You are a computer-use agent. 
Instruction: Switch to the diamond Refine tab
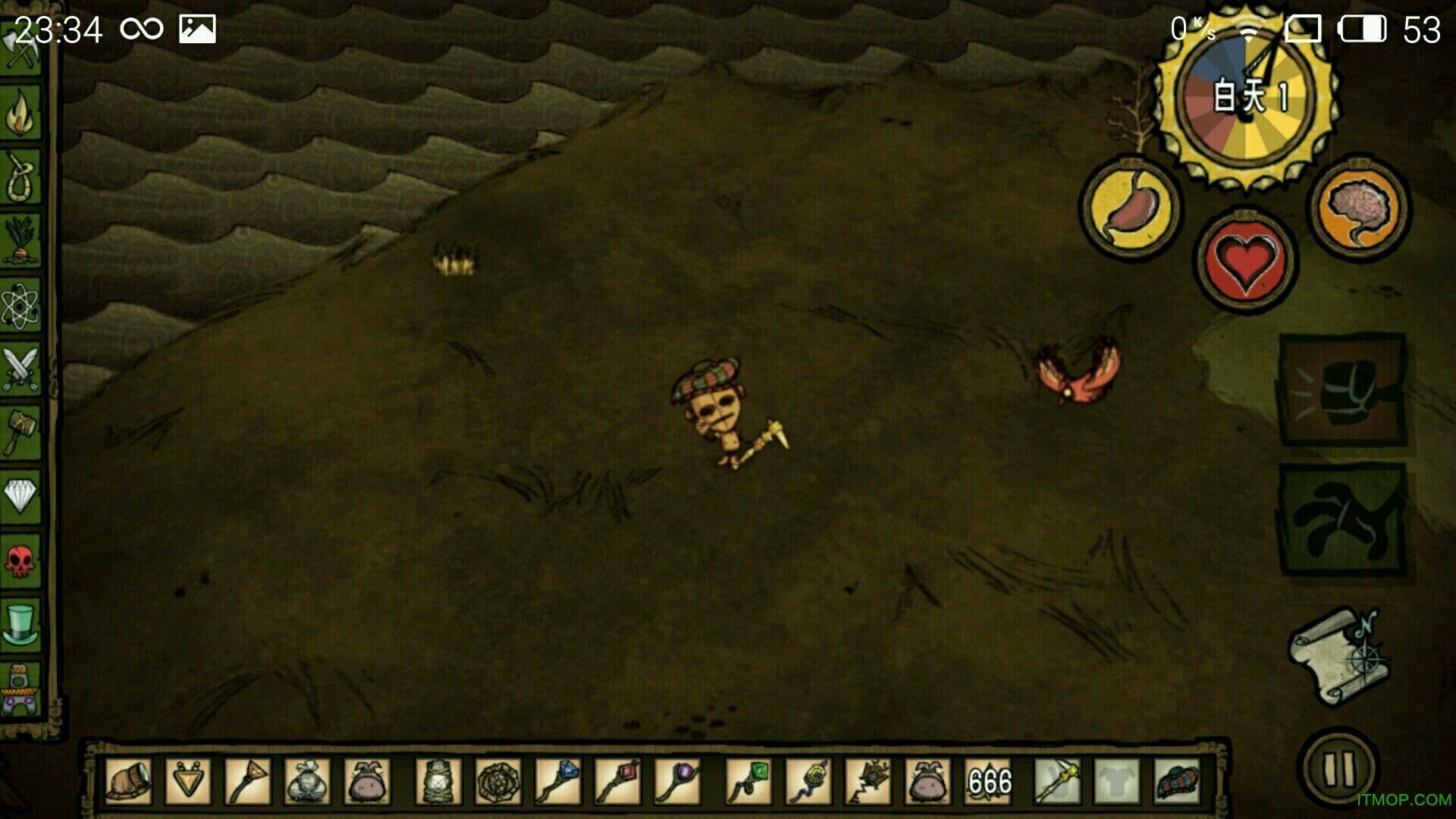(20, 497)
